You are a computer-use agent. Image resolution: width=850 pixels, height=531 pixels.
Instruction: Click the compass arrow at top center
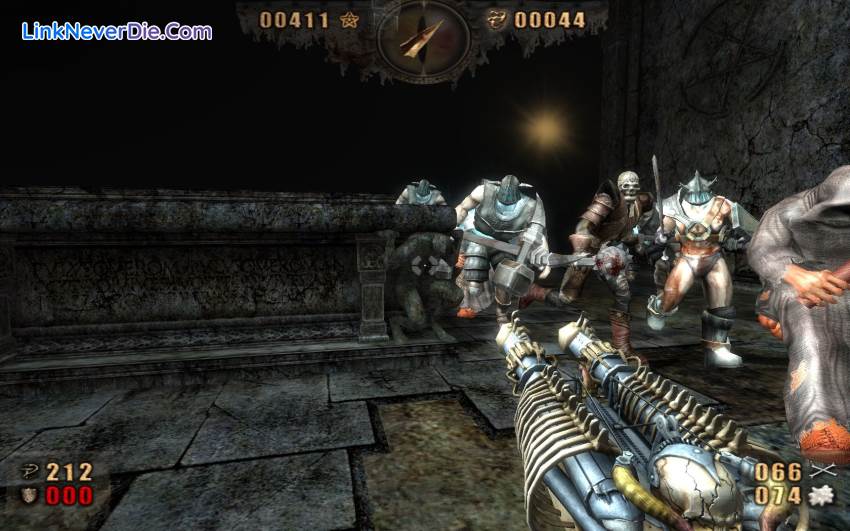tap(422, 37)
